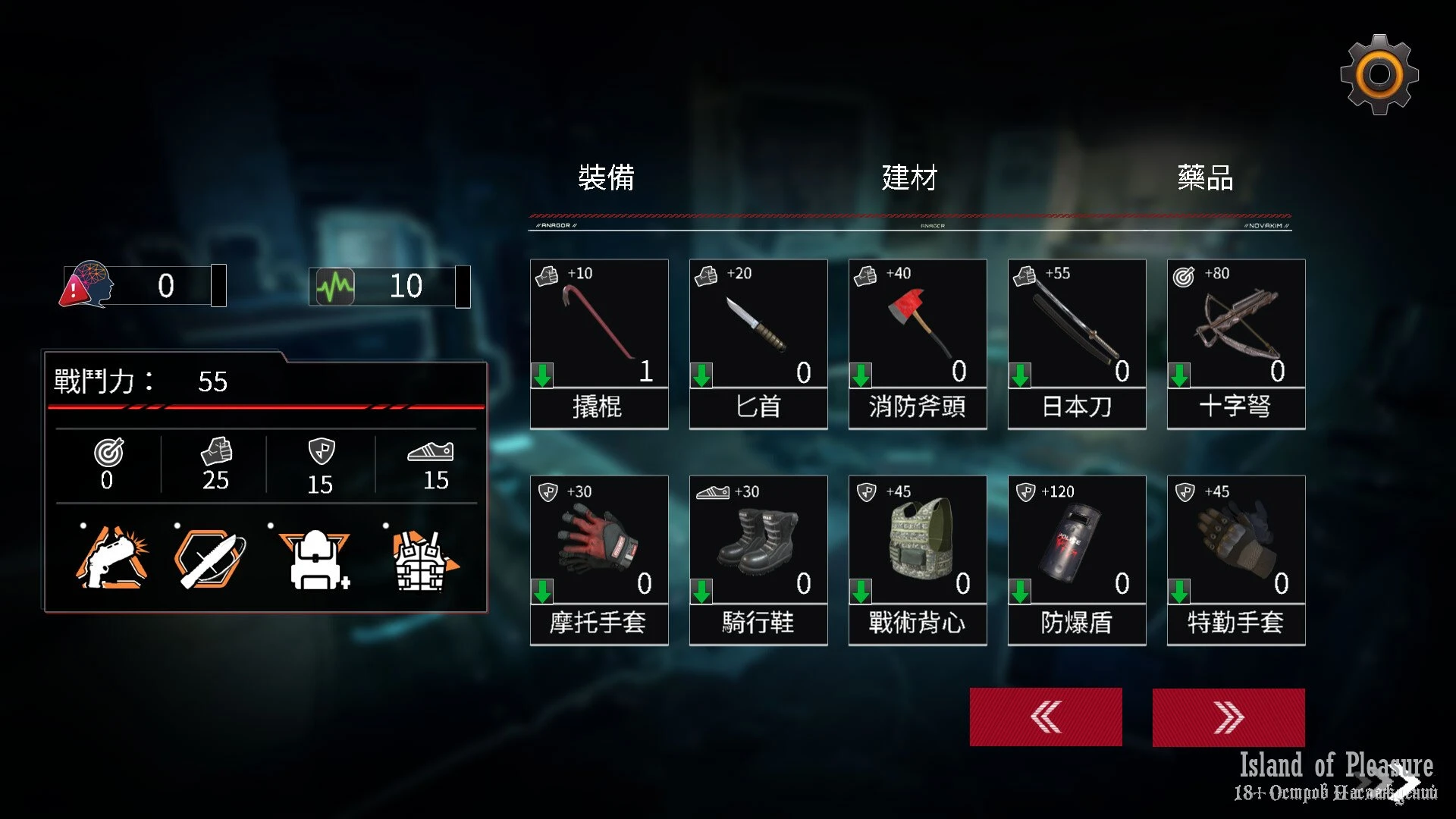
Task: Go to the previous page with left arrows
Action: click(1046, 717)
